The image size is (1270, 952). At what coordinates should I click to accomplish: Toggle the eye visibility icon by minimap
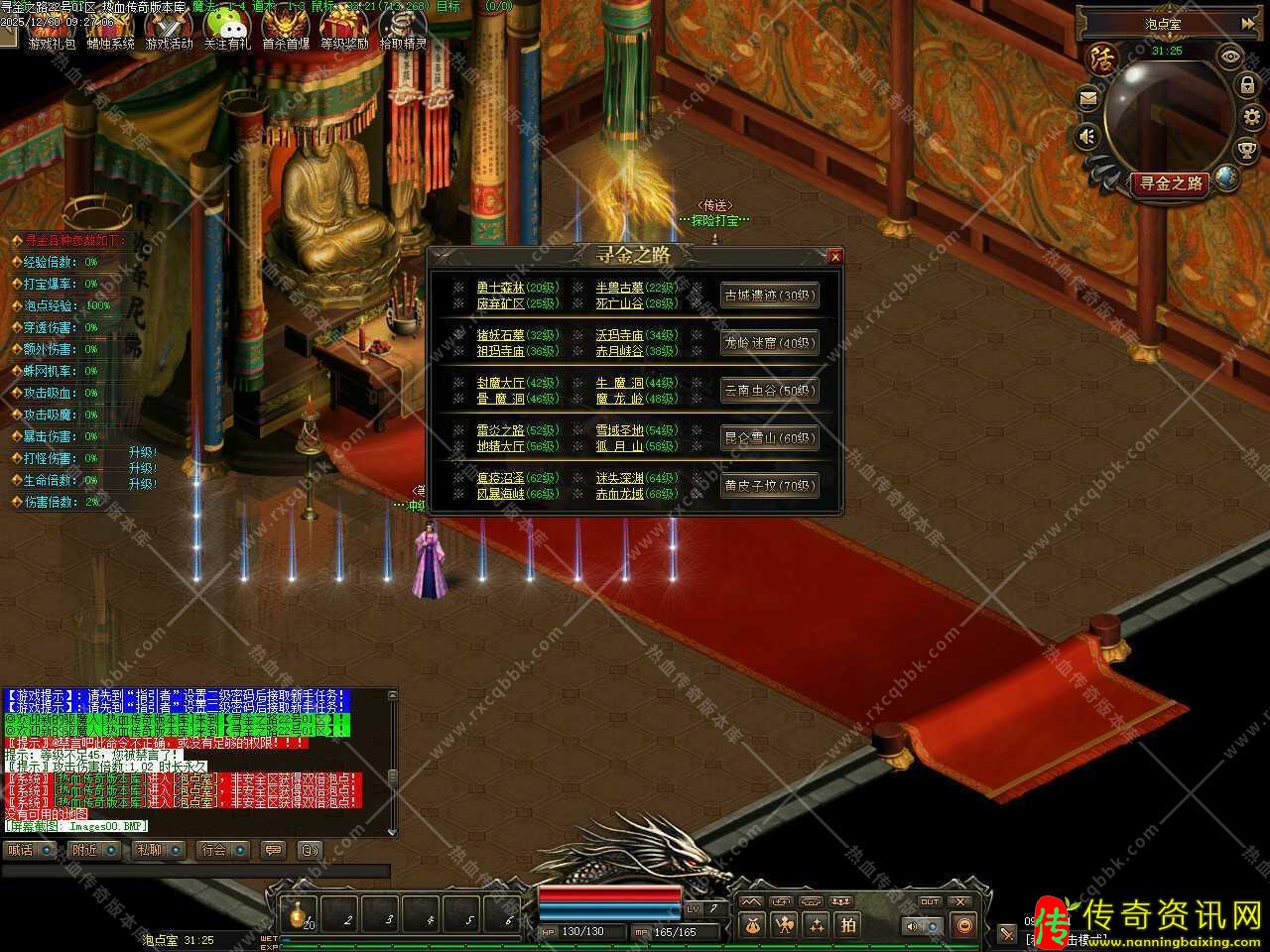[1231, 57]
